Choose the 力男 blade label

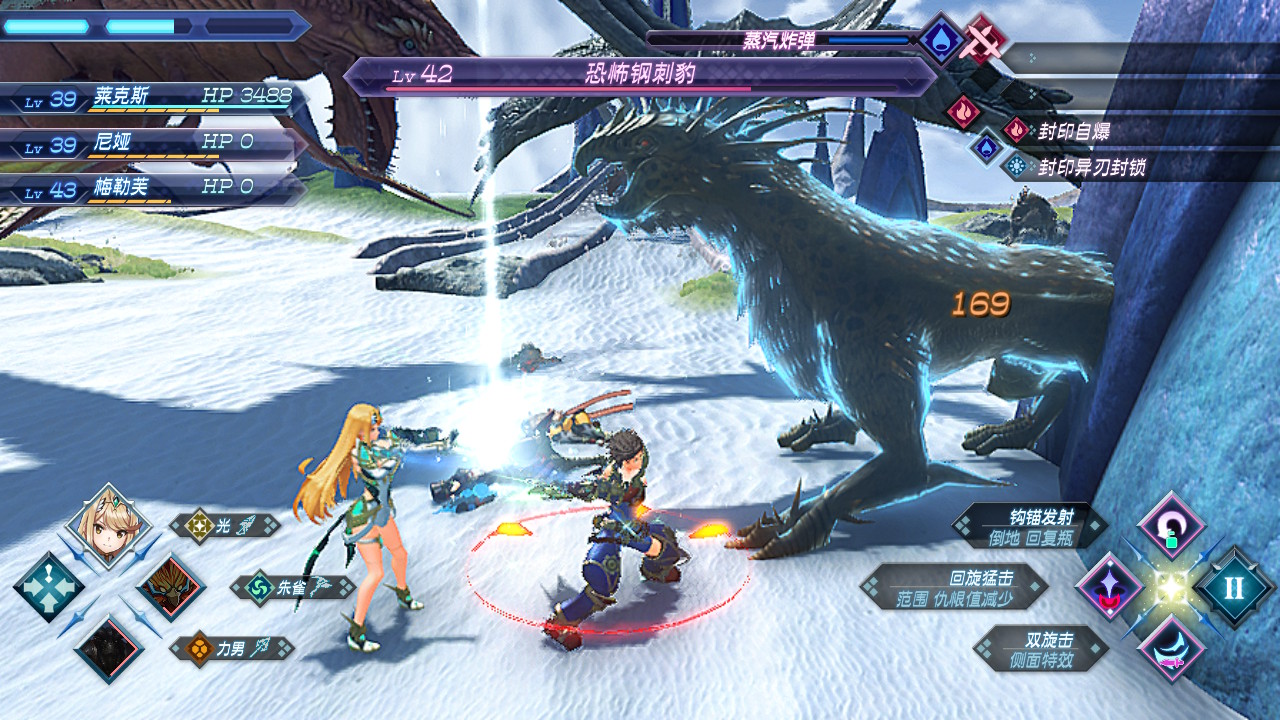click(x=232, y=648)
